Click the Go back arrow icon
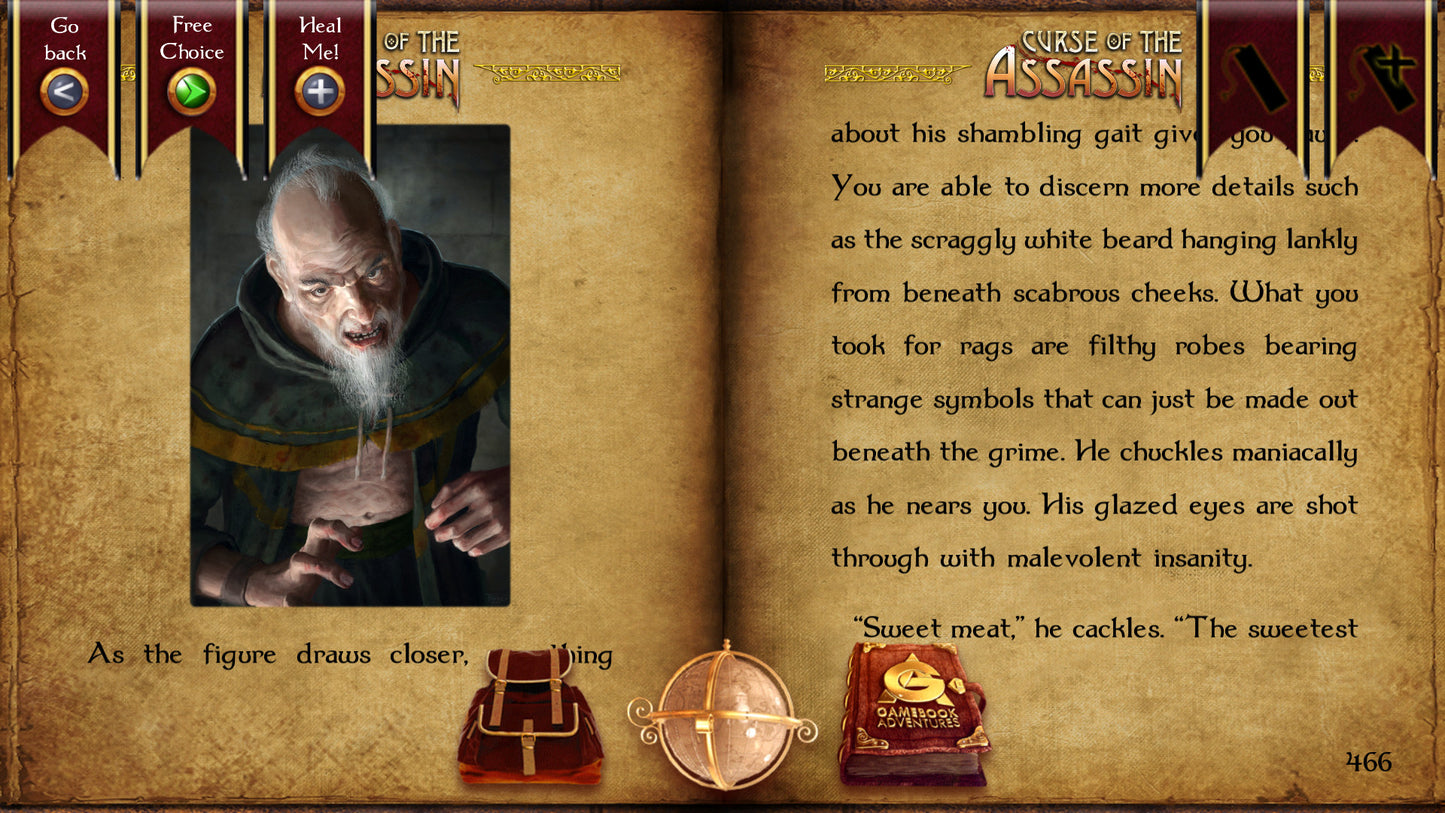This screenshot has width=1445, height=813. tap(64, 90)
